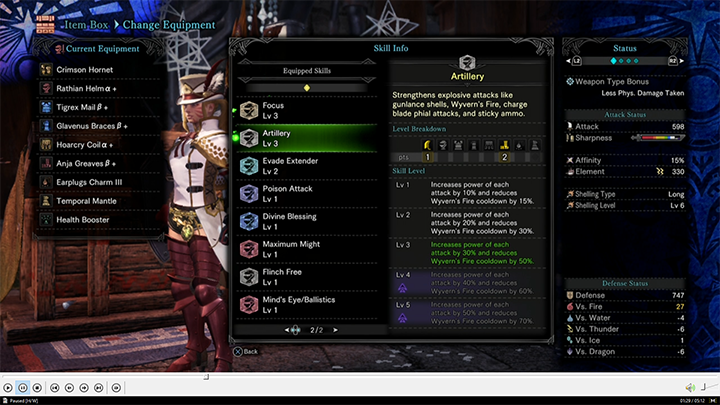The height and width of the screenshot is (405, 720).
Task: Click the video player's play button
Action: 9,388
